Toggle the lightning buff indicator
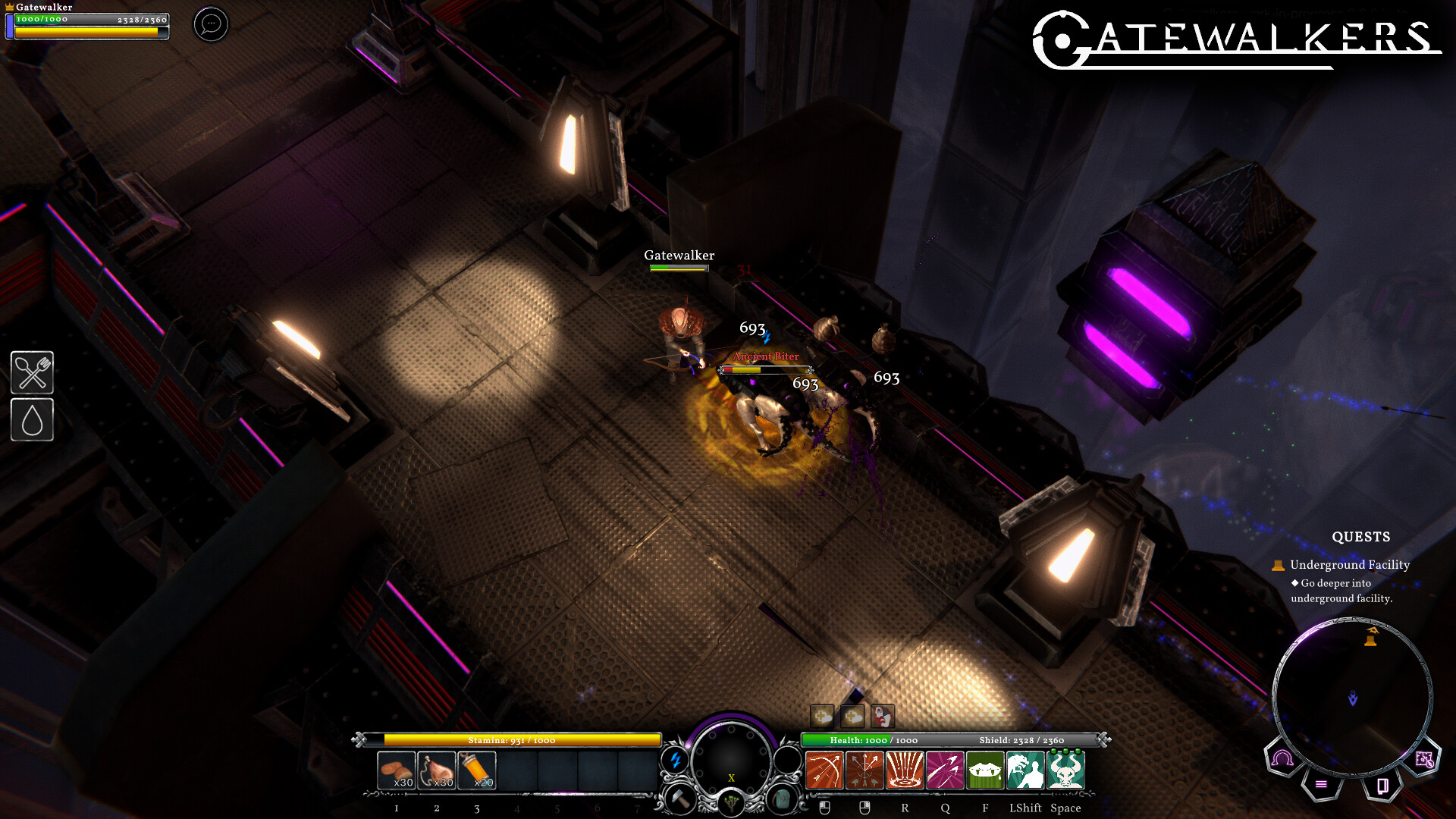 [676, 759]
